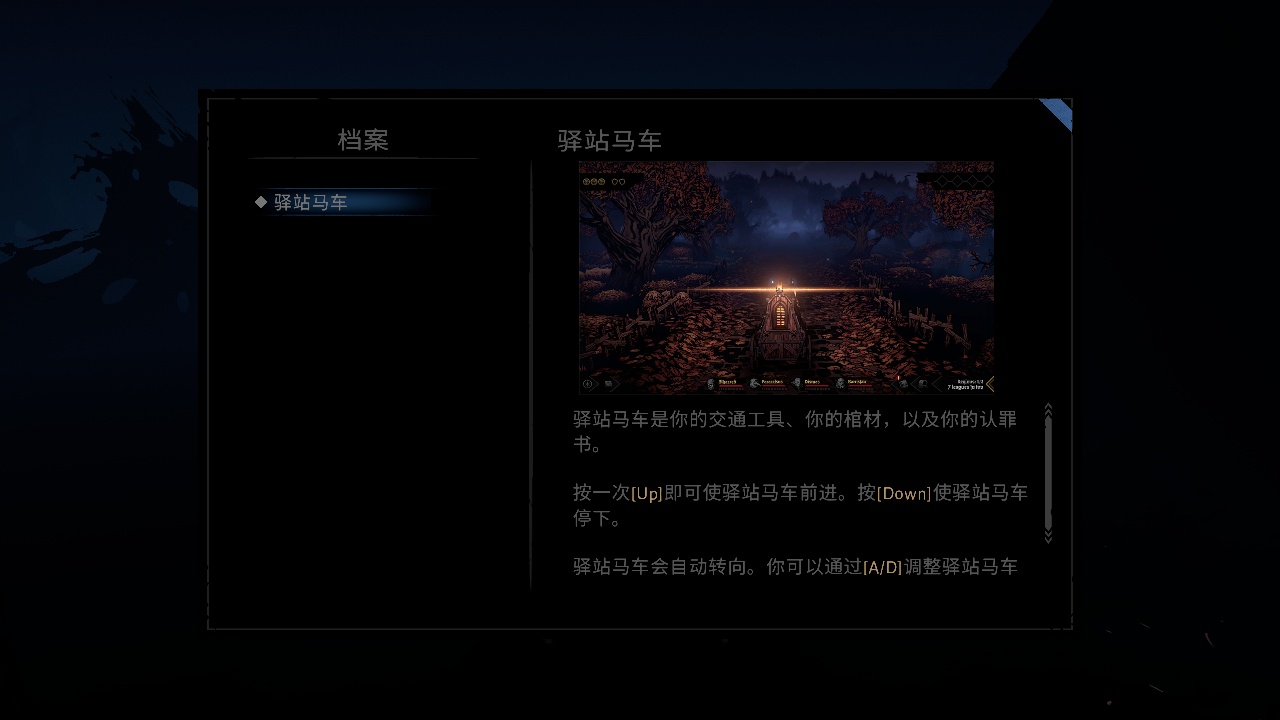
Task: Click the rightmost item slot icon on the party bar
Action: (922, 383)
